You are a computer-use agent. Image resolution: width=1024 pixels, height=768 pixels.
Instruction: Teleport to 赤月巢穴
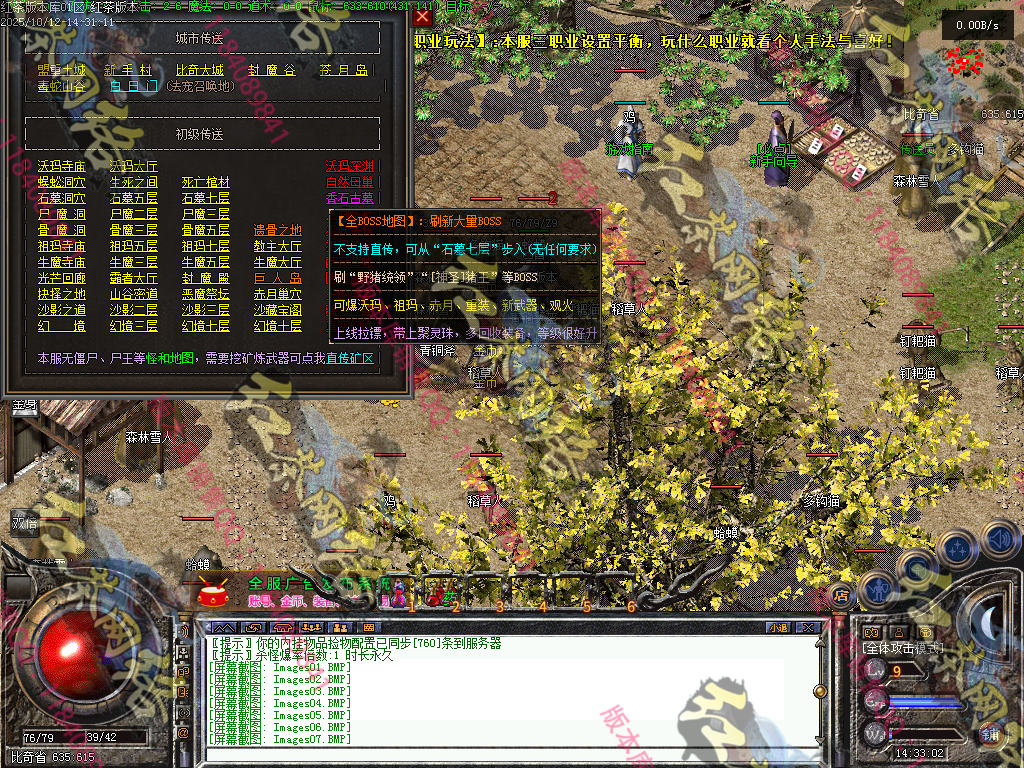pos(277,294)
